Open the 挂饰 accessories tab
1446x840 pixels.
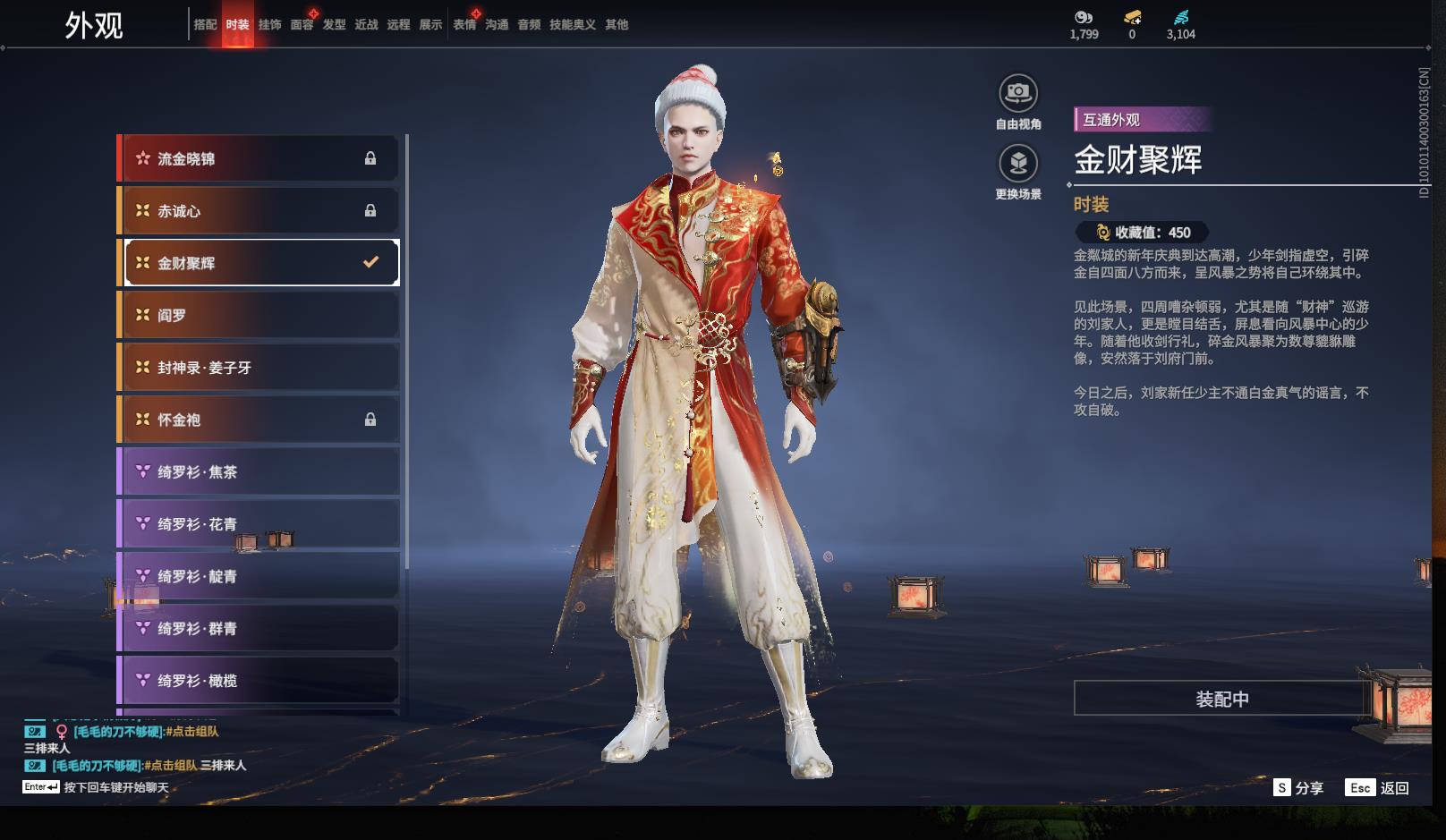269,25
